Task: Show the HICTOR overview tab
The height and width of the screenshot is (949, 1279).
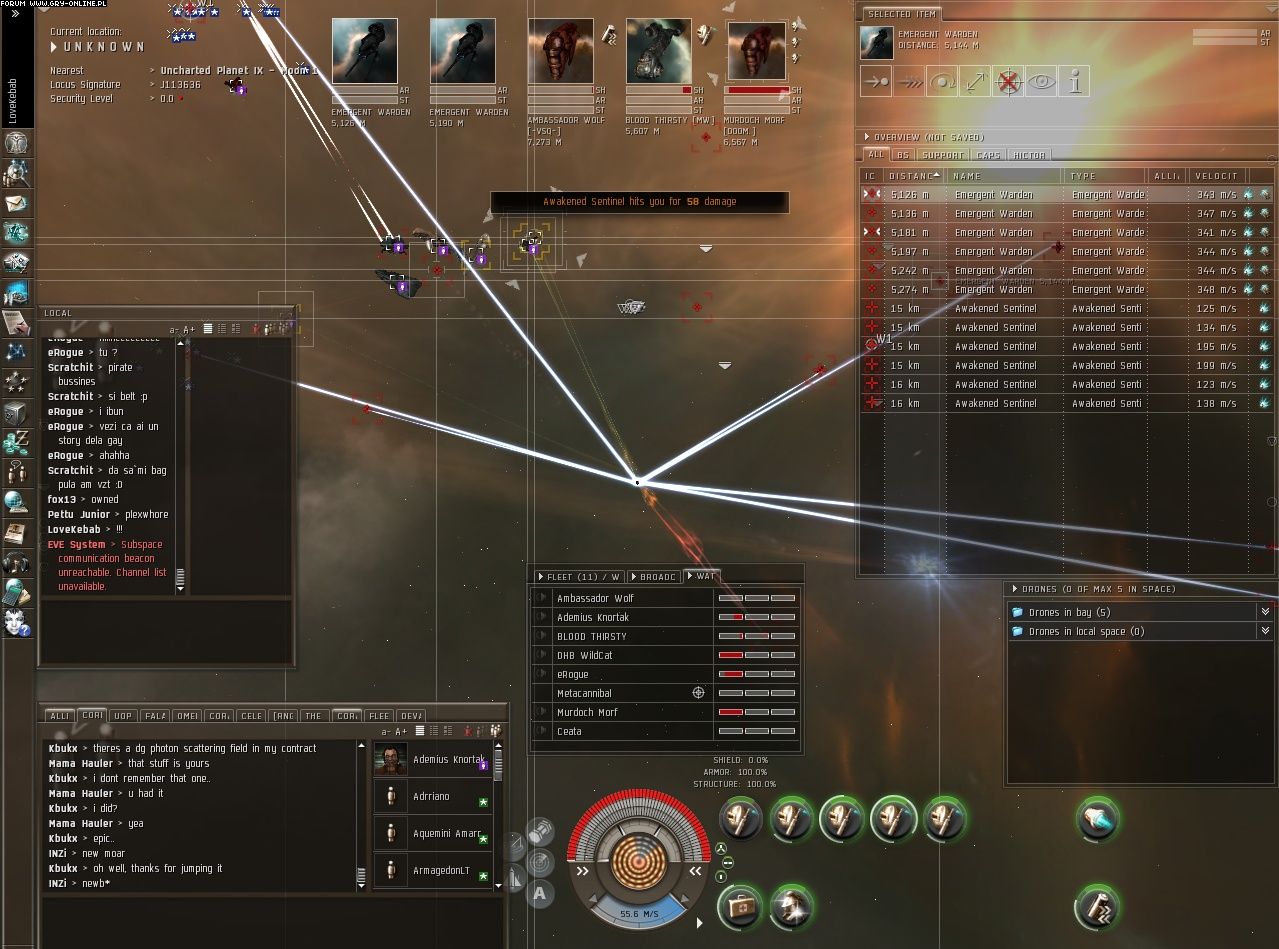Action: pos(1029,155)
